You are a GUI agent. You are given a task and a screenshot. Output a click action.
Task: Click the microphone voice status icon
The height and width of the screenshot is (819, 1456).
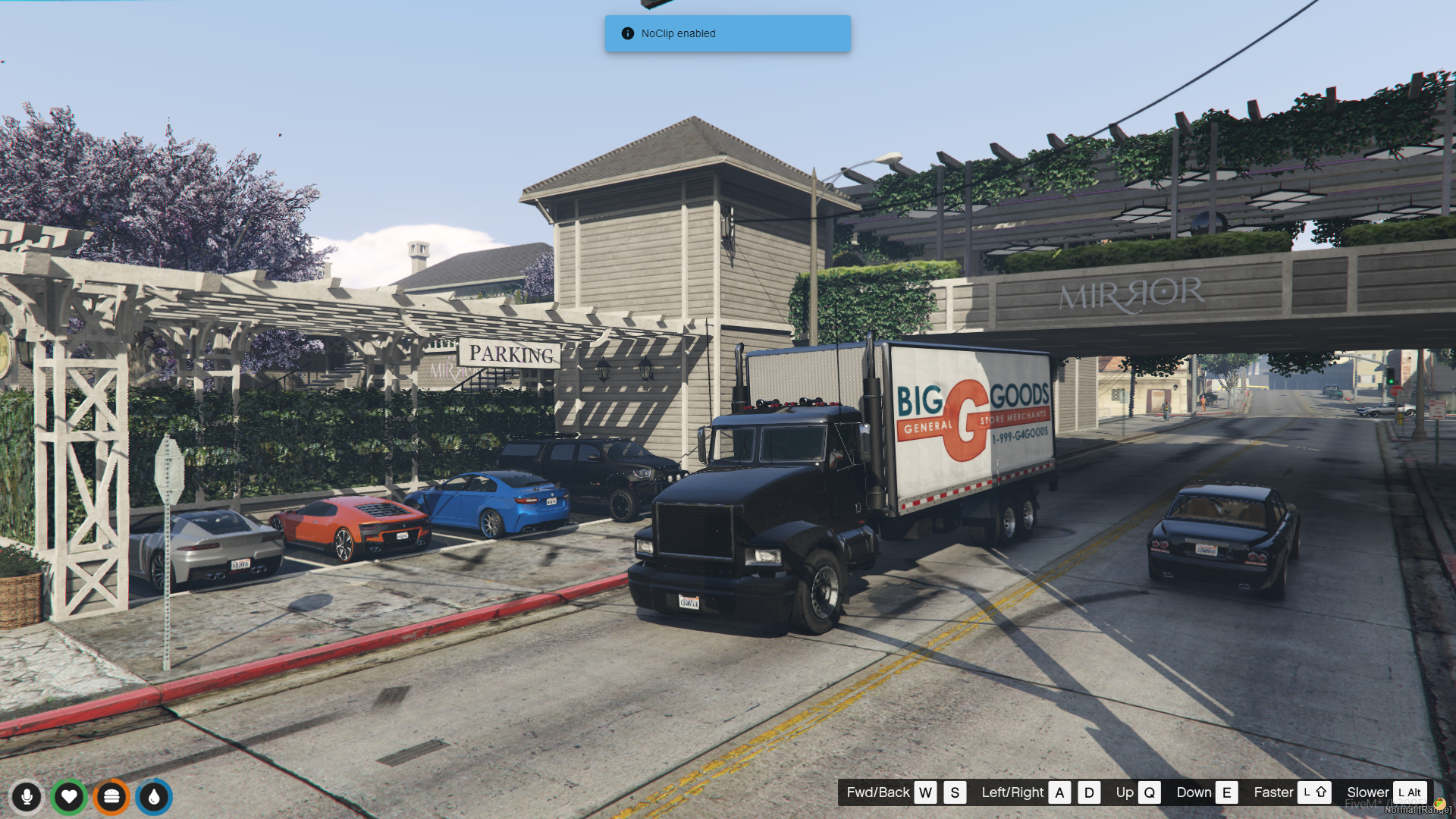point(27,797)
